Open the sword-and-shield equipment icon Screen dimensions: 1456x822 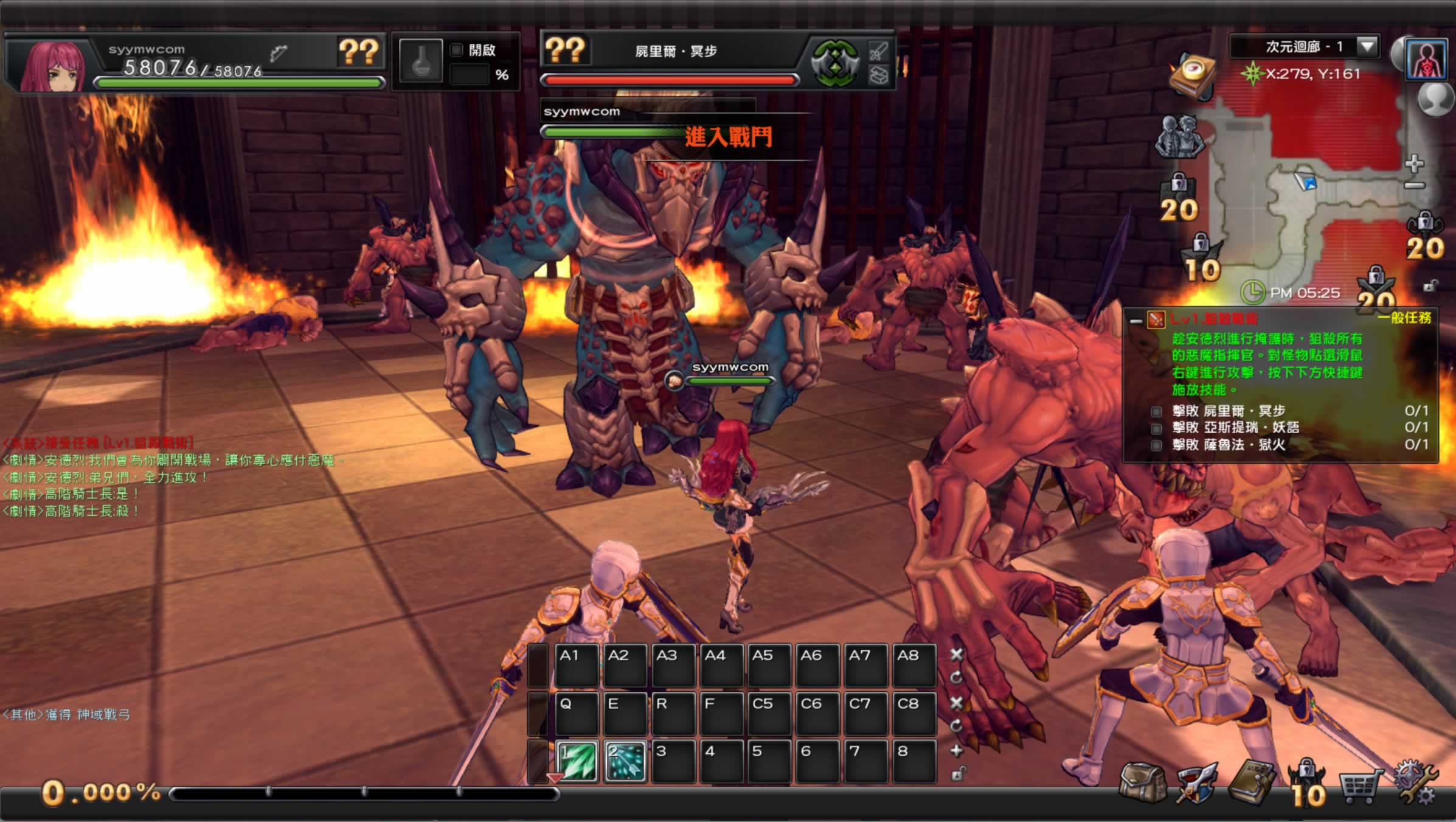1196,784
